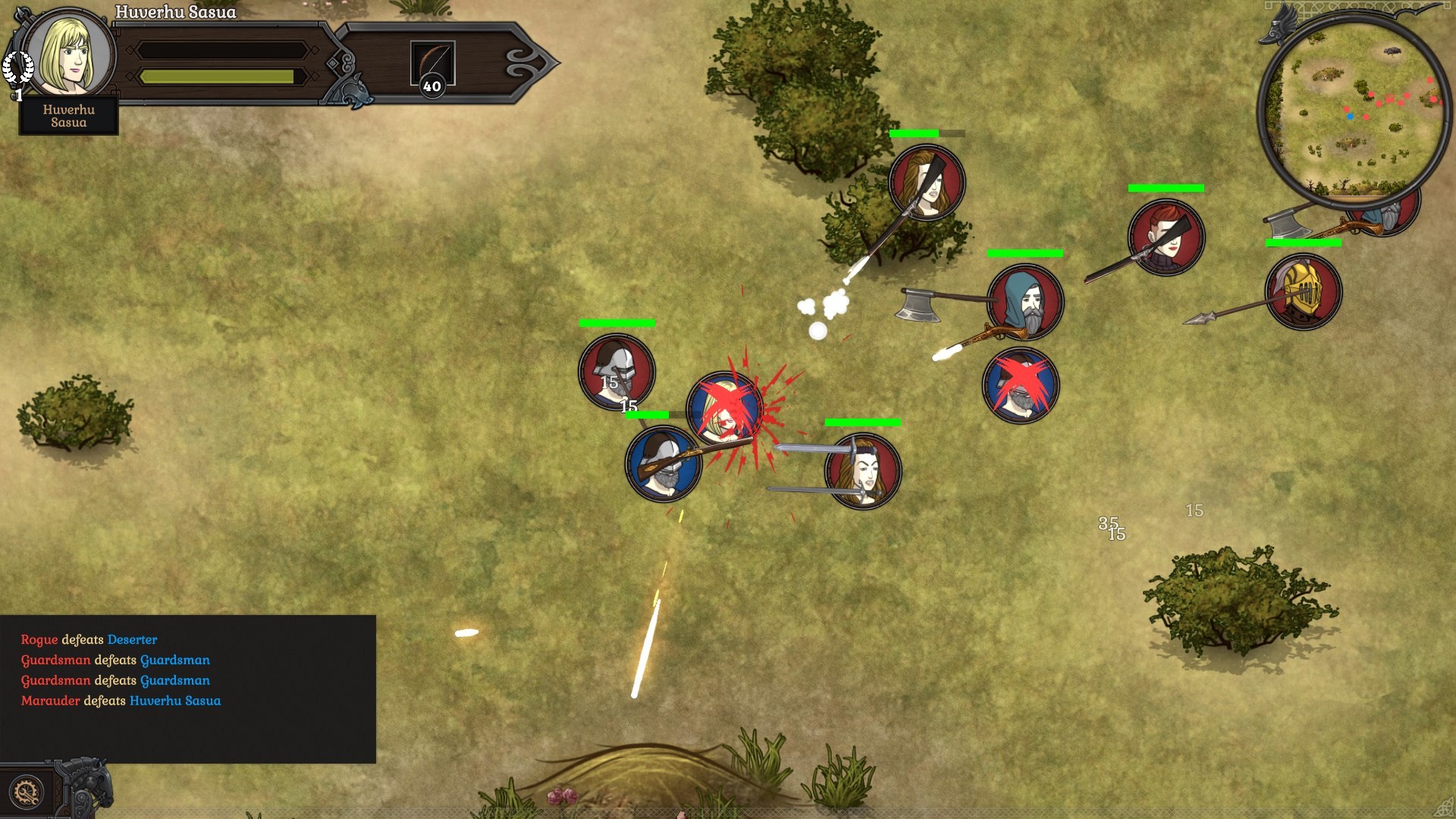The height and width of the screenshot is (819, 1456).
Task: Click the red enemy cluster on the minimap
Action: tap(1390, 100)
